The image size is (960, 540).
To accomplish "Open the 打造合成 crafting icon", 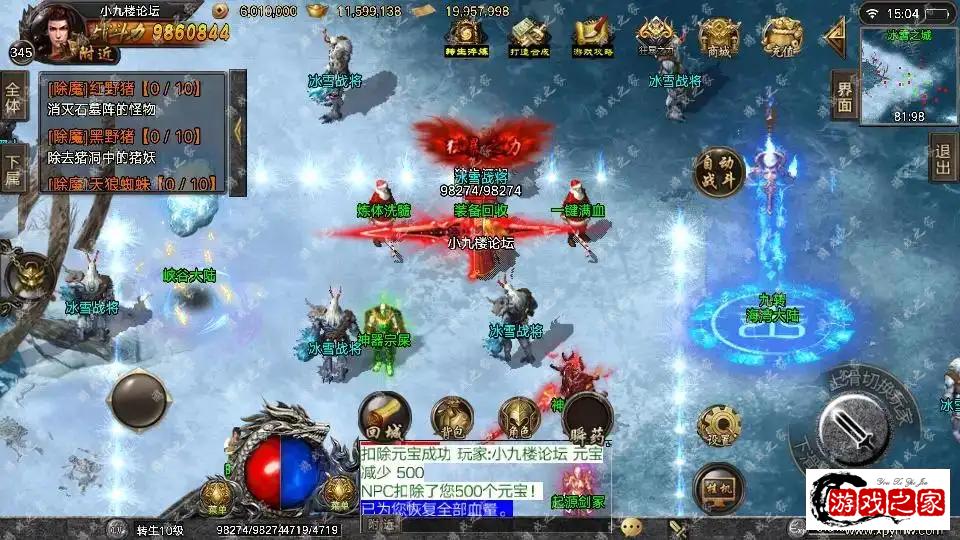I will pyautogui.click(x=530, y=38).
